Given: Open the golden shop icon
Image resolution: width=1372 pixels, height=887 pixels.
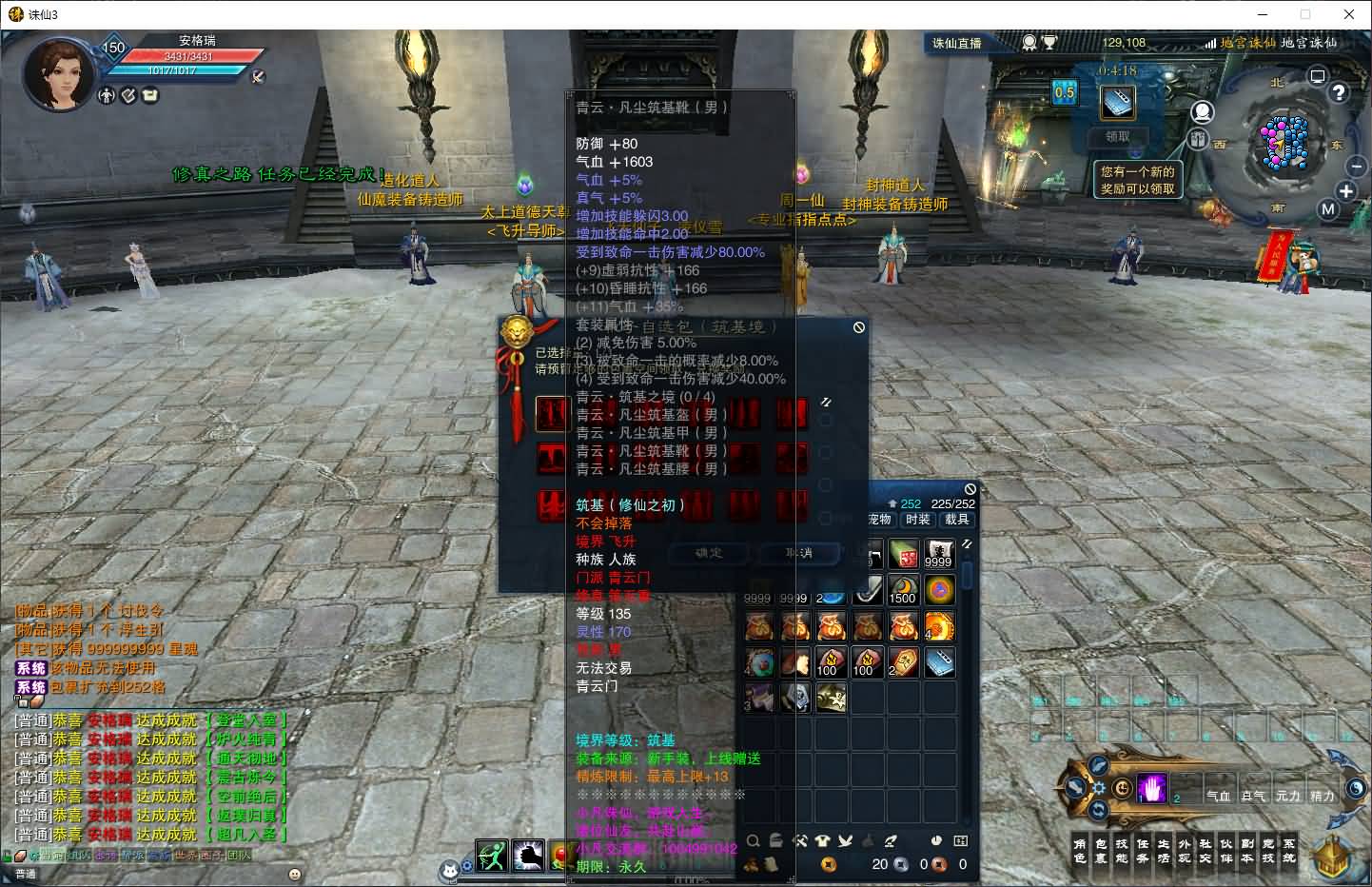Looking at the screenshot, I should coord(1332,856).
